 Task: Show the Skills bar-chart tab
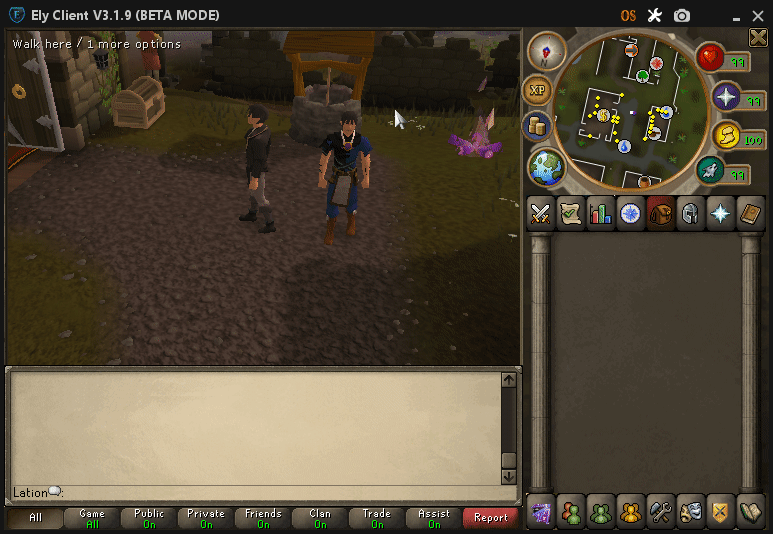pos(601,213)
